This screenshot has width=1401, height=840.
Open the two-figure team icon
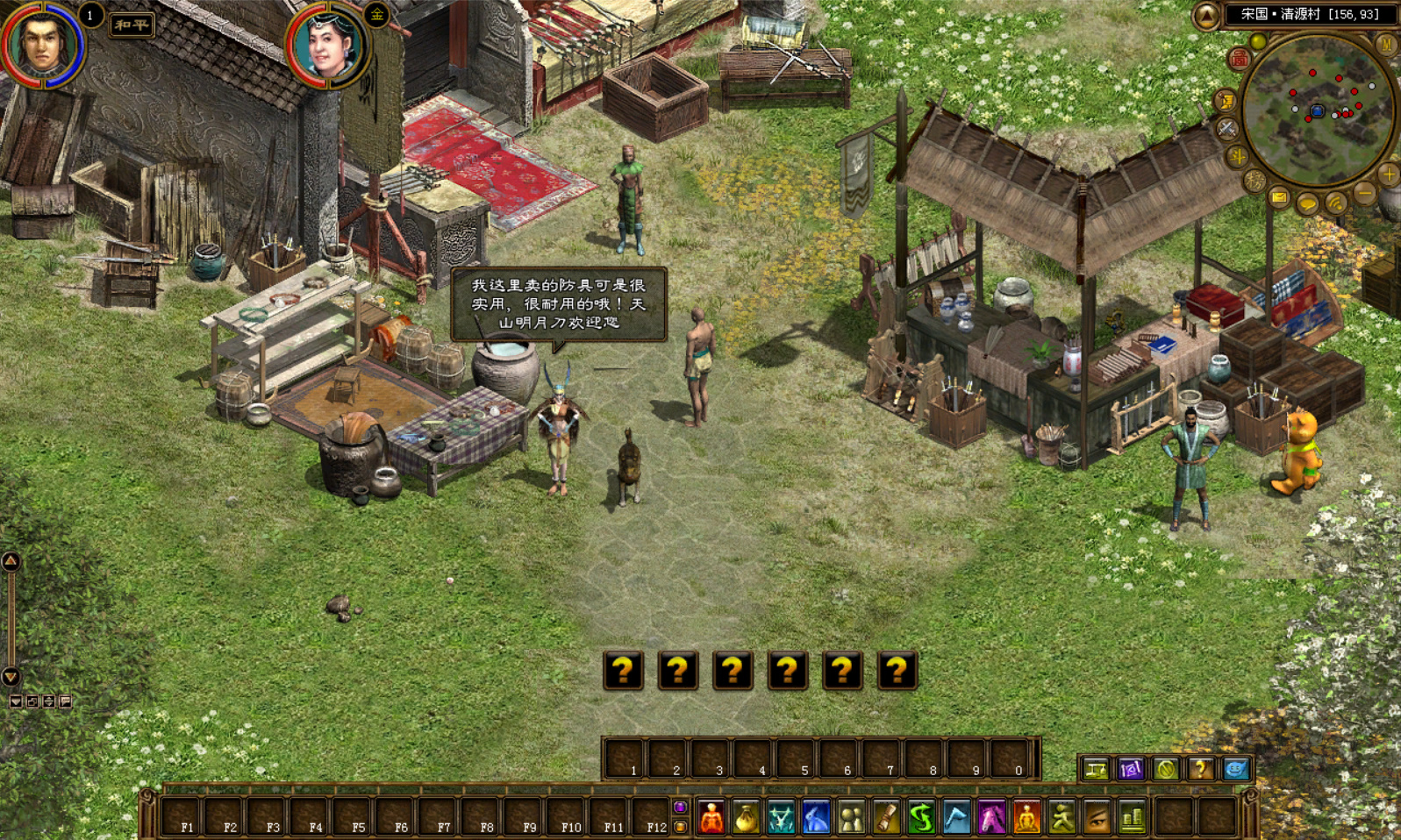pos(851,818)
